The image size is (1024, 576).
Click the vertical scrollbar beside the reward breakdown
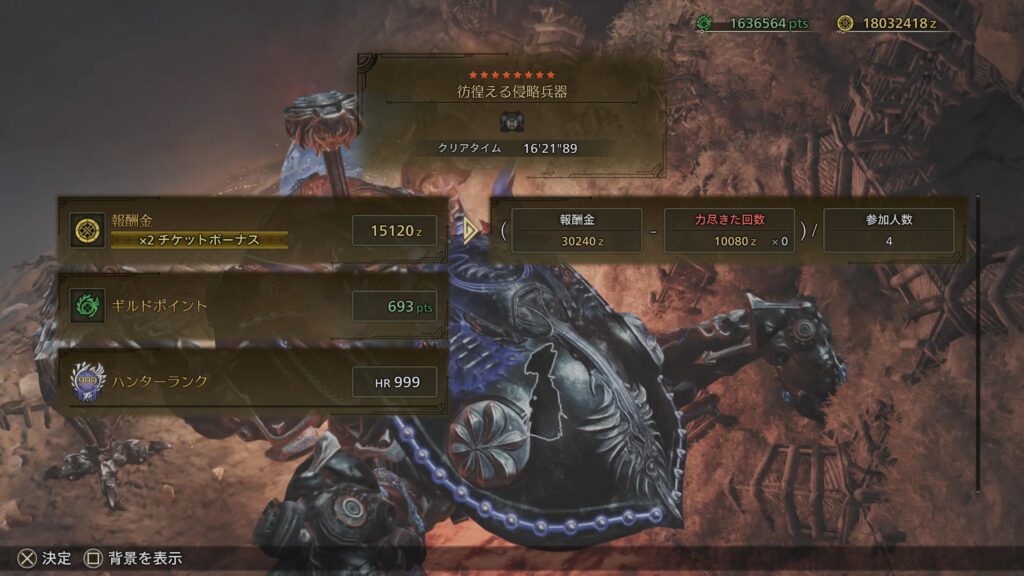pos(979,340)
